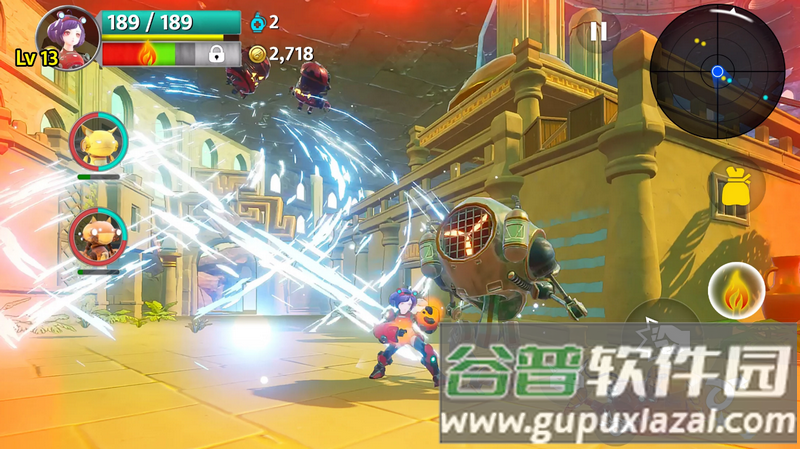
Task: Activate the flame skill button
Action: [x=736, y=292]
